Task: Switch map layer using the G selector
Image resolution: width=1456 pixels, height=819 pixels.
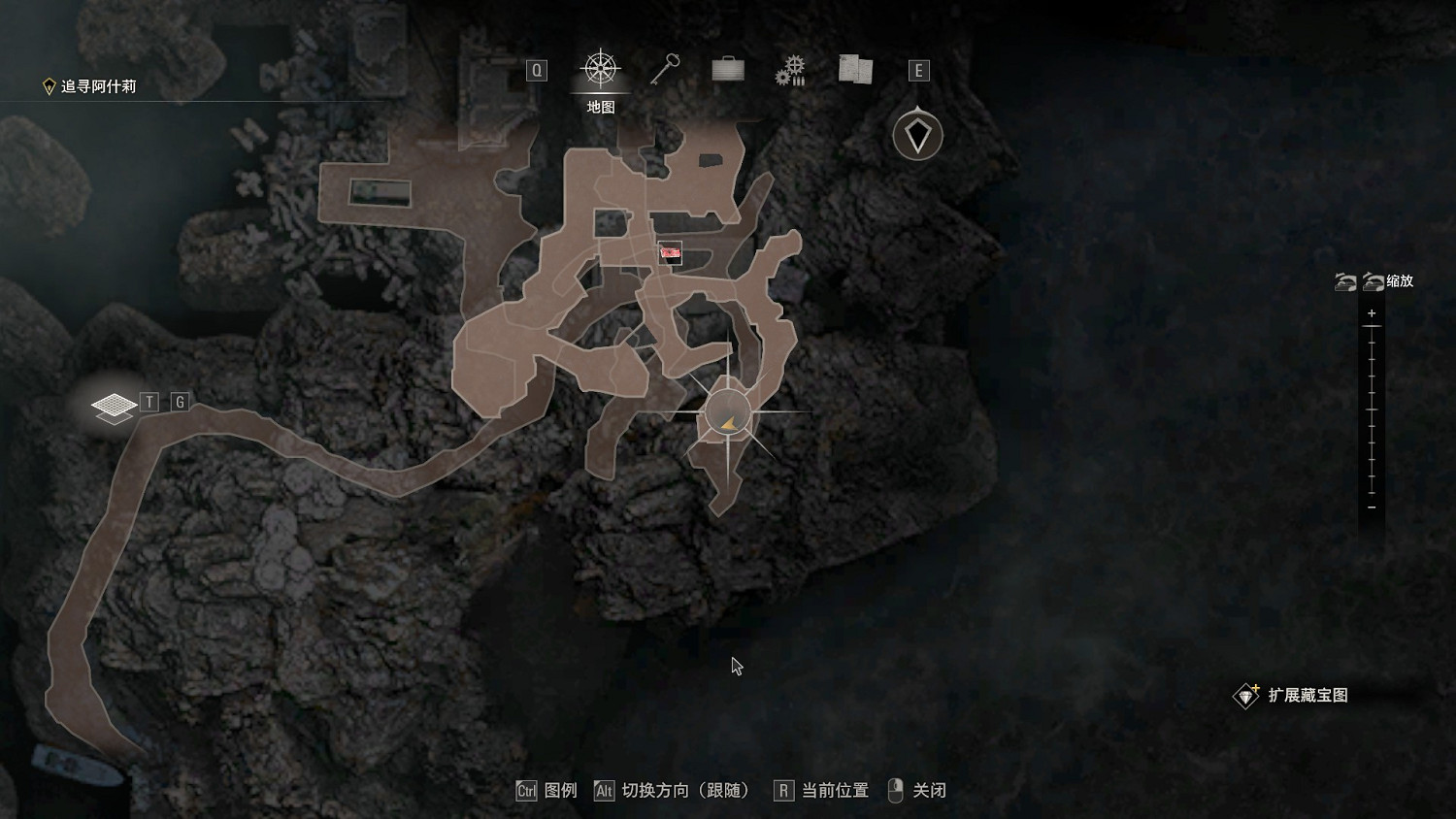Action: pyautogui.click(x=178, y=400)
